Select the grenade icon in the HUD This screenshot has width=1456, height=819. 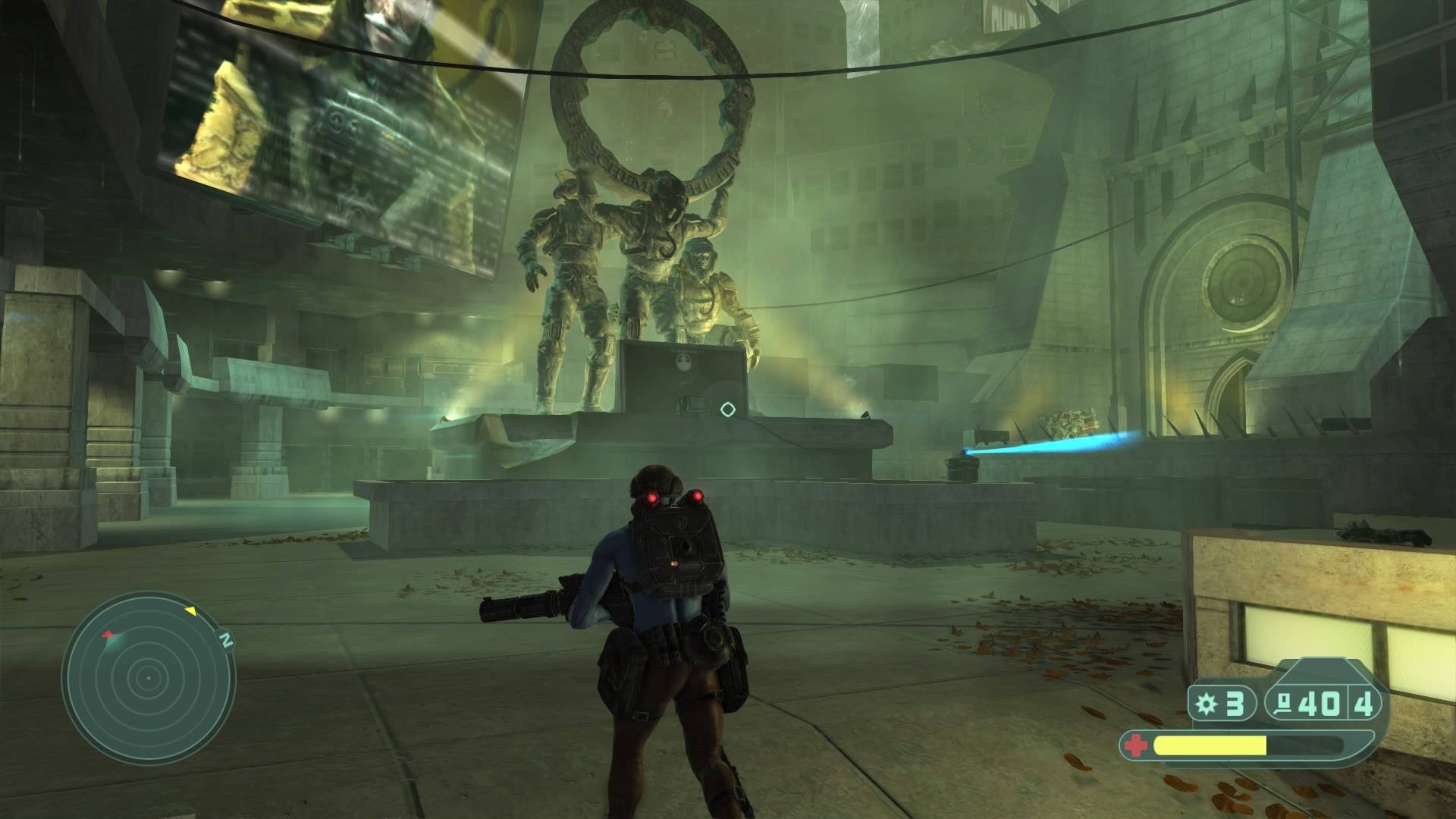[1205, 704]
